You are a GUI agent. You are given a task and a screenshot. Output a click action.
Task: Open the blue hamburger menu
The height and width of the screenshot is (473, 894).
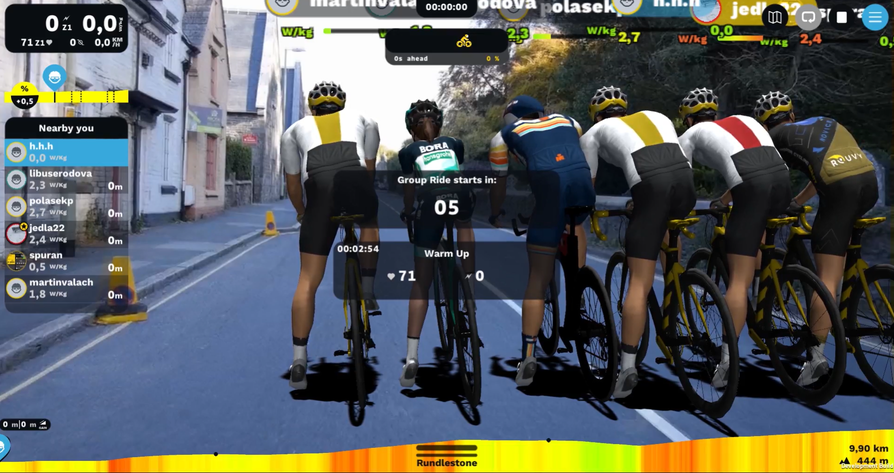pyautogui.click(x=875, y=17)
